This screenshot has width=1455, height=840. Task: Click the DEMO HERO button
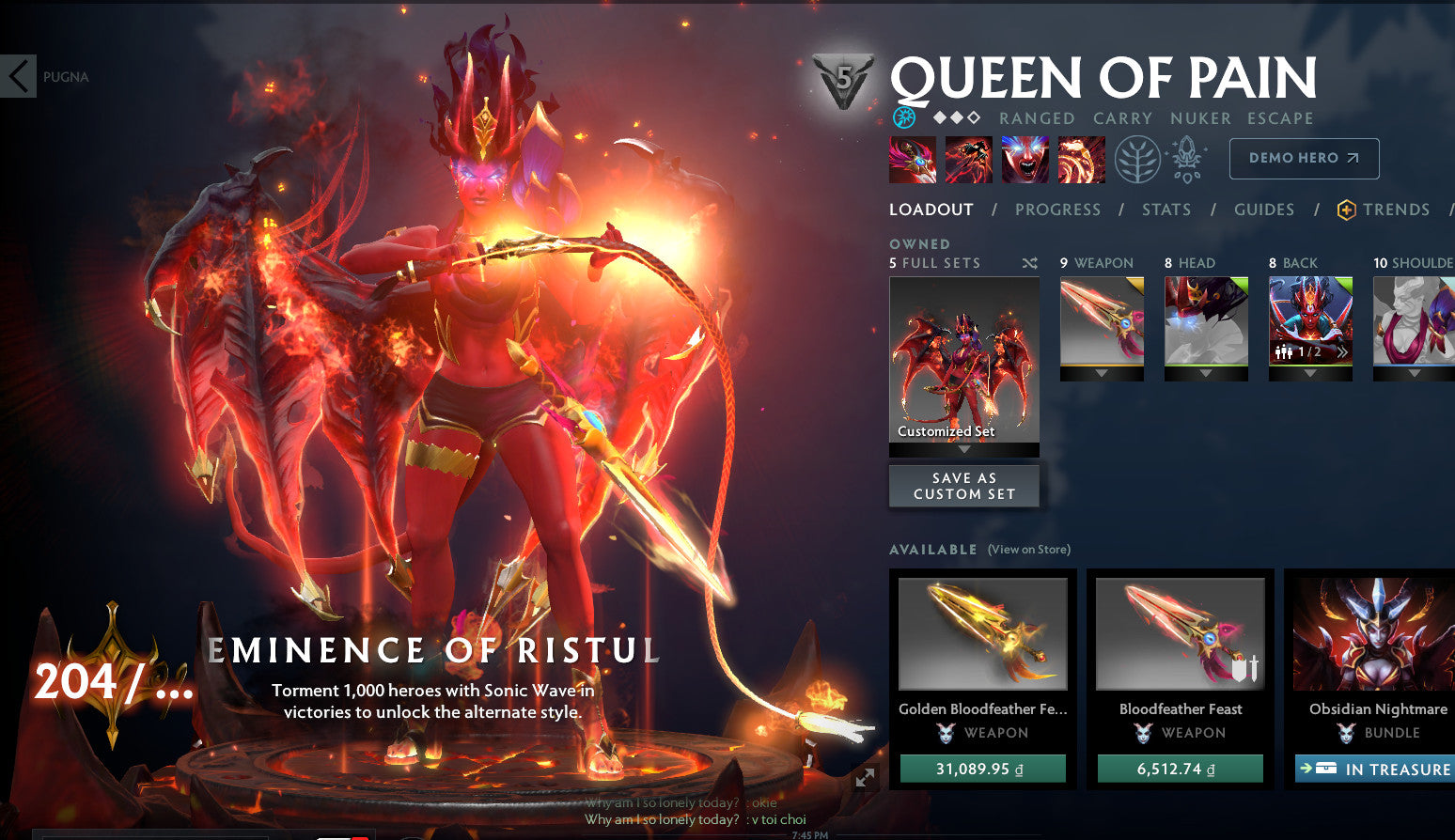(x=1304, y=158)
